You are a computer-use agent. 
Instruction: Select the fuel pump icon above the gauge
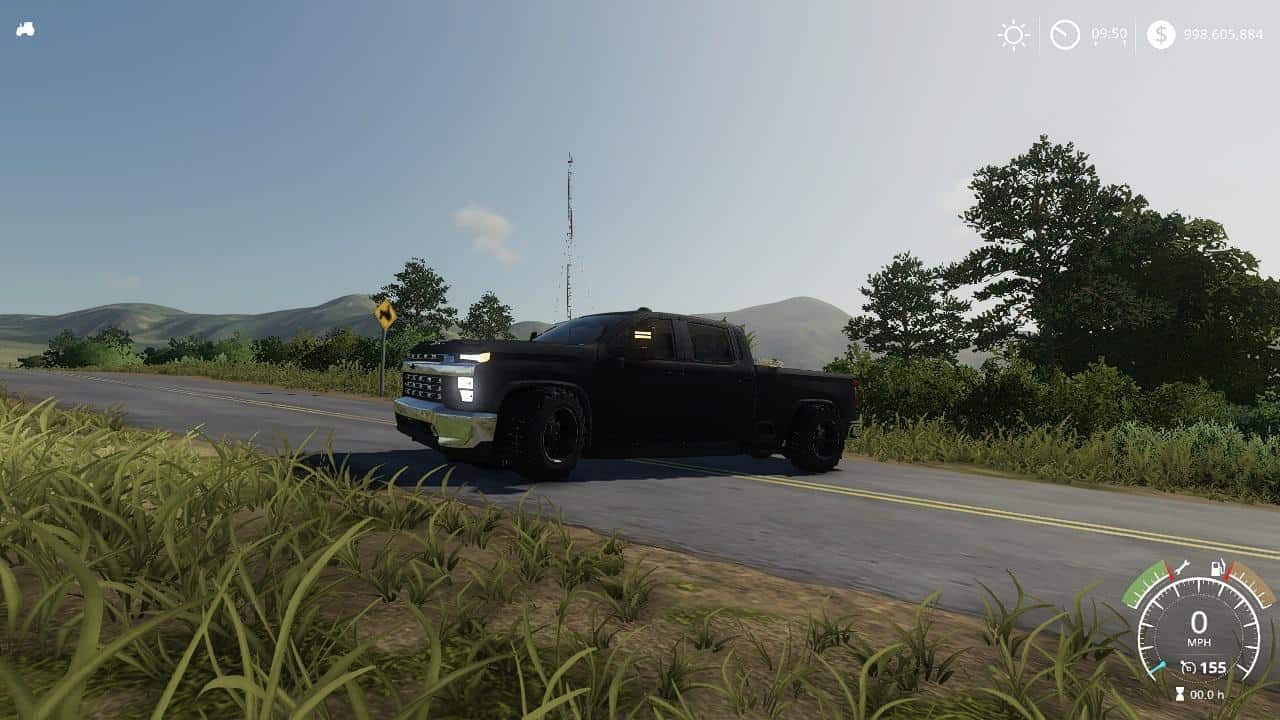[x=1216, y=568]
